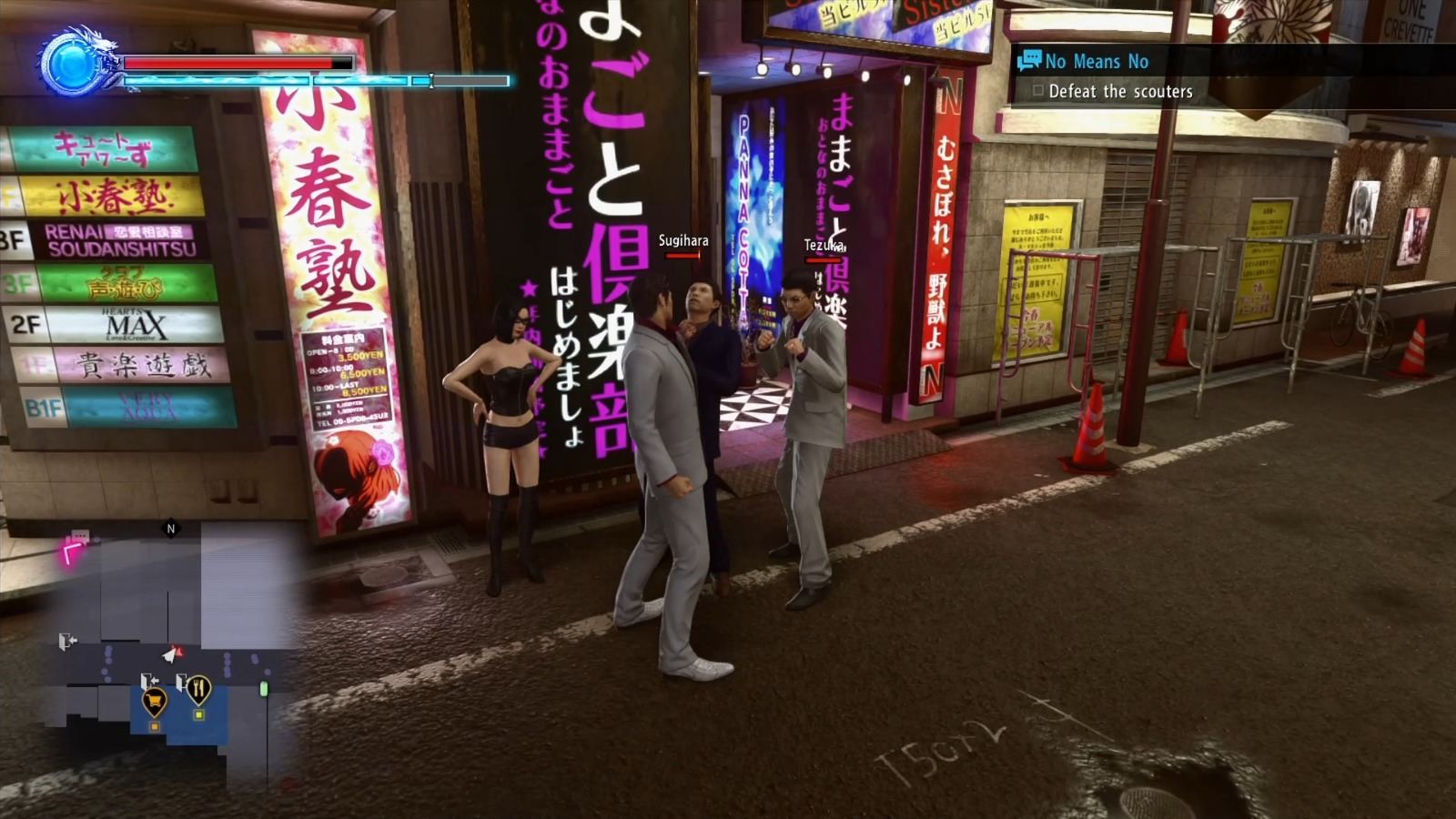Screen dimensions: 1456x819
Task: Click the north compass marker on the minimap
Action: pyautogui.click(x=170, y=528)
